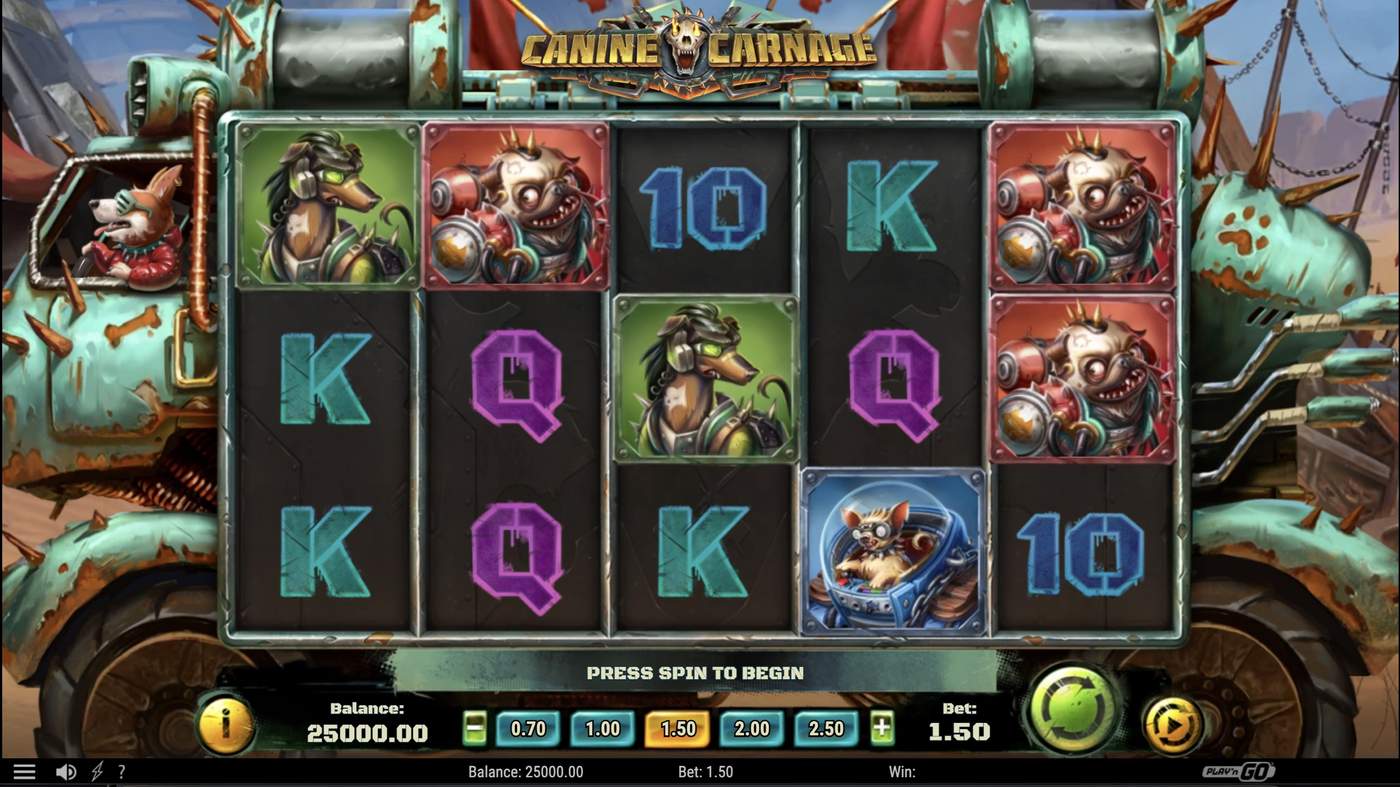Mute the game sound
This screenshot has width=1400, height=787.
point(64,770)
